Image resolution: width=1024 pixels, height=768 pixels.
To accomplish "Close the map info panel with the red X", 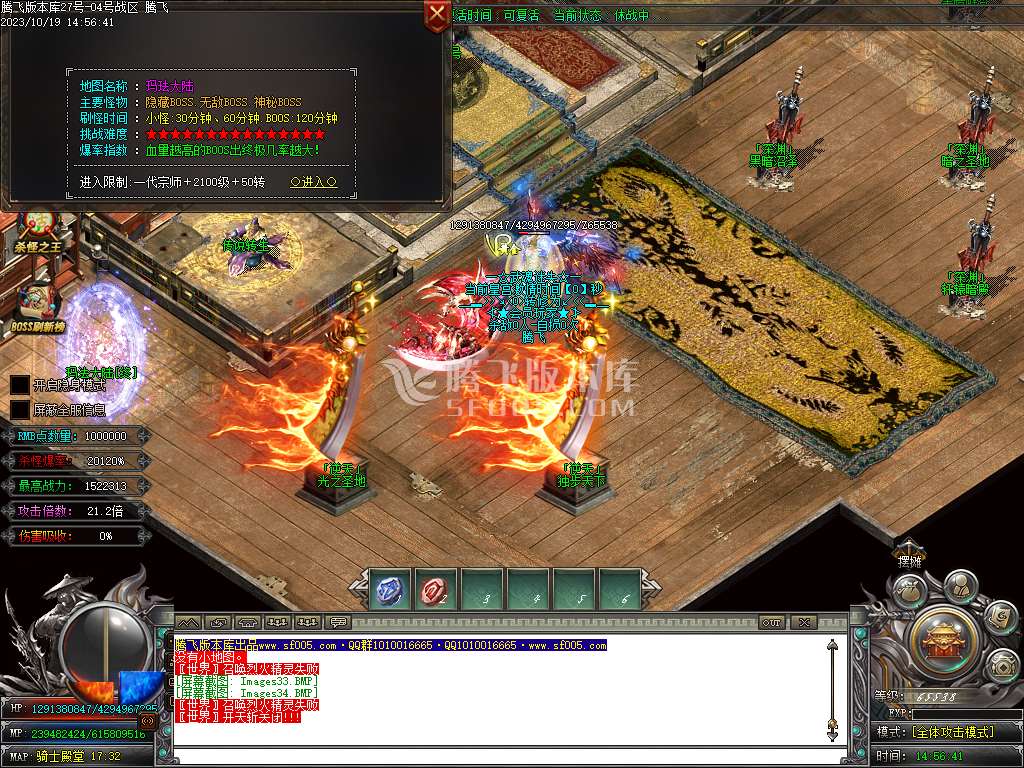I will click(437, 15).
